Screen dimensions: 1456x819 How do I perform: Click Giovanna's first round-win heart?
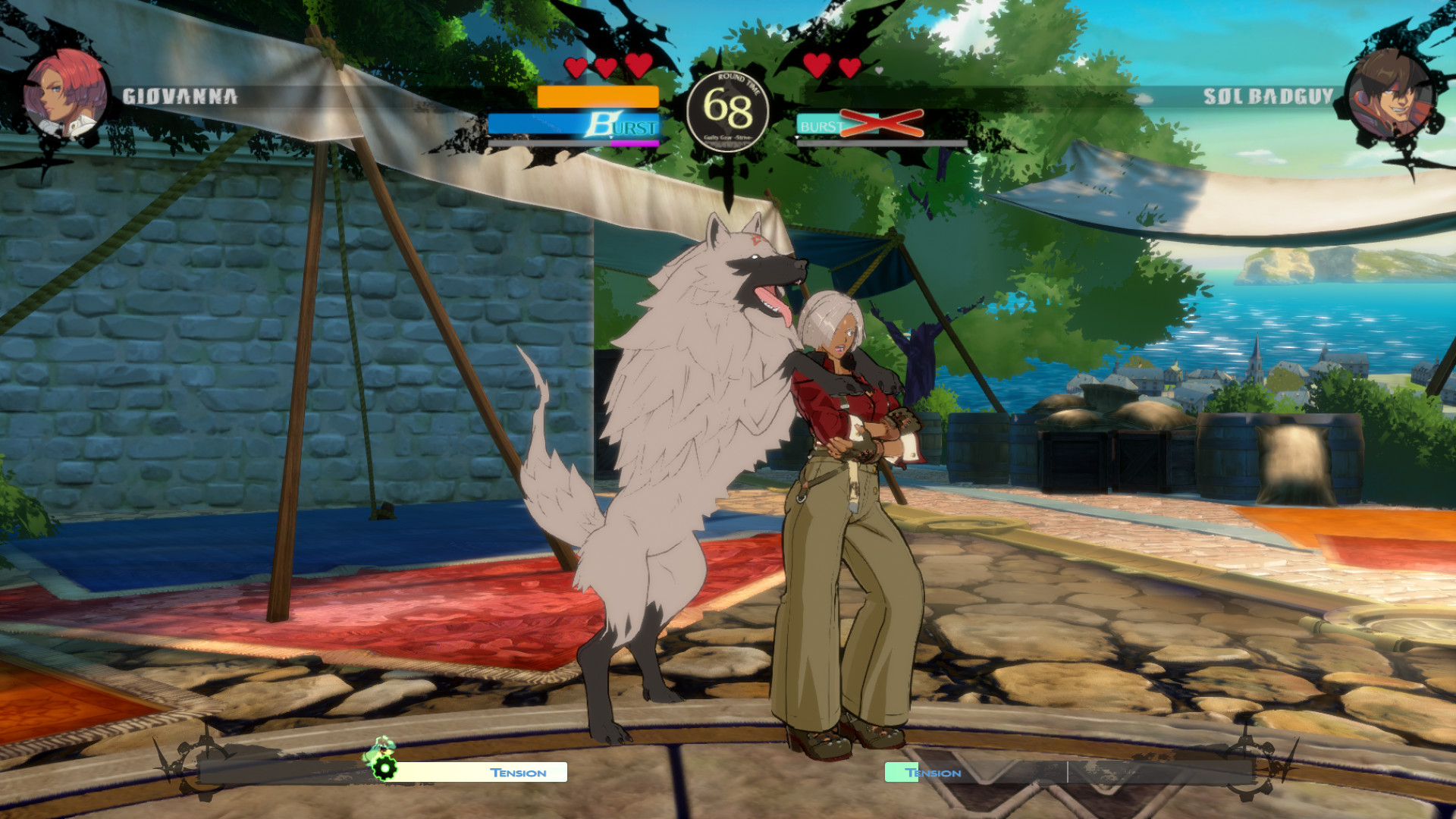[576, 67]
